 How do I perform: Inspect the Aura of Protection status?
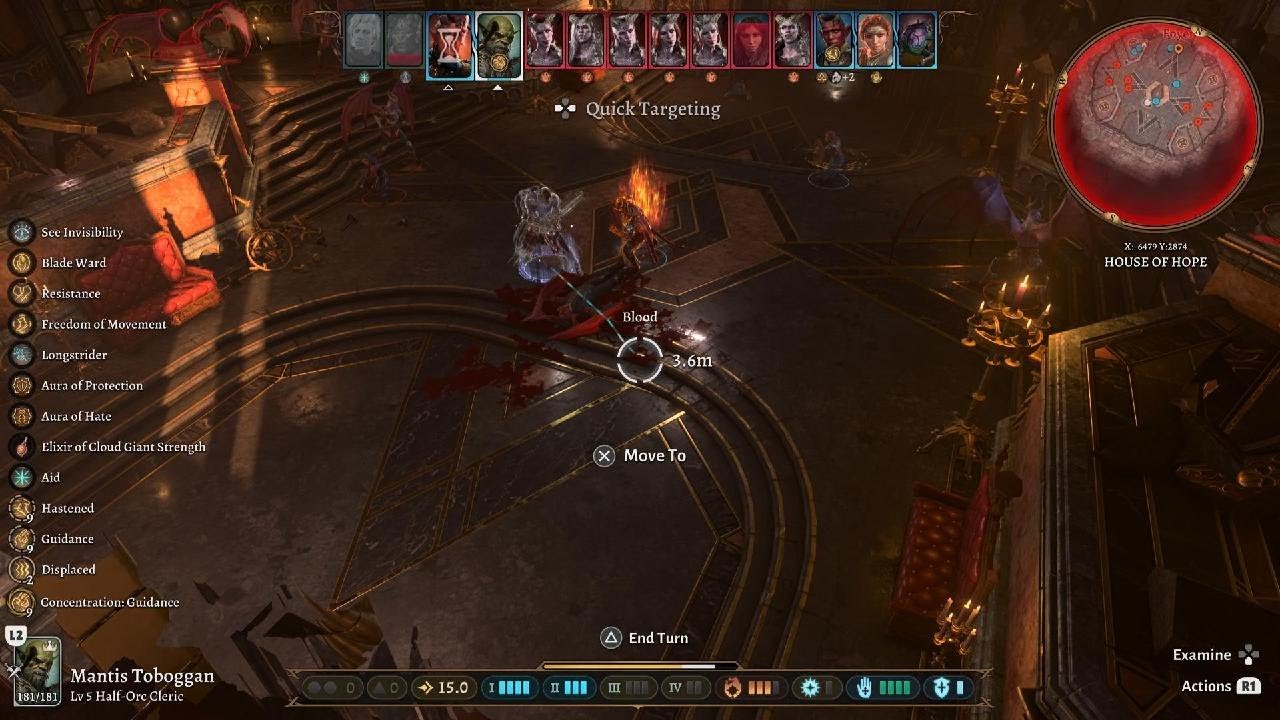coord(22,385)
